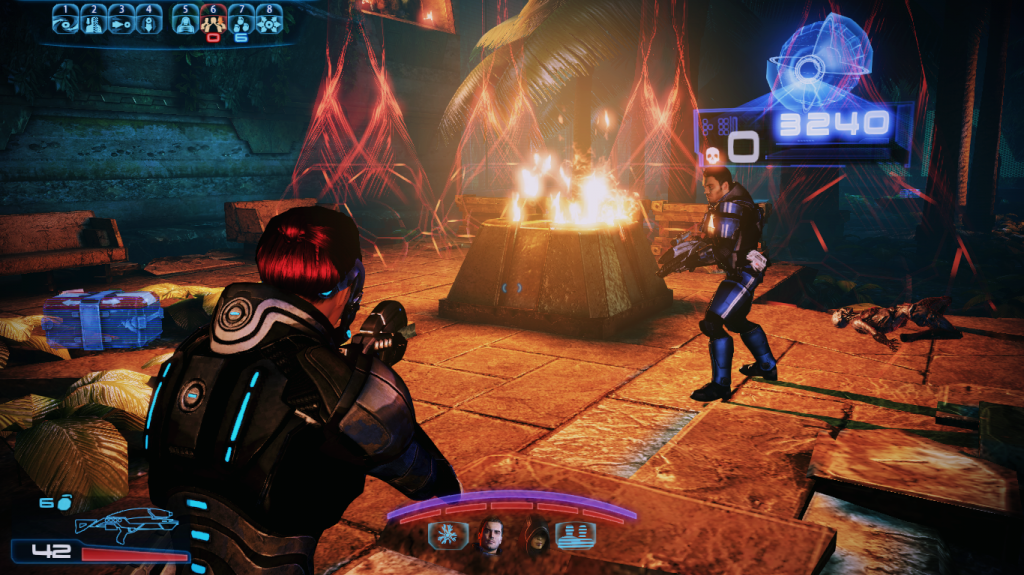Select the power in hotbar slot 4

149,21
